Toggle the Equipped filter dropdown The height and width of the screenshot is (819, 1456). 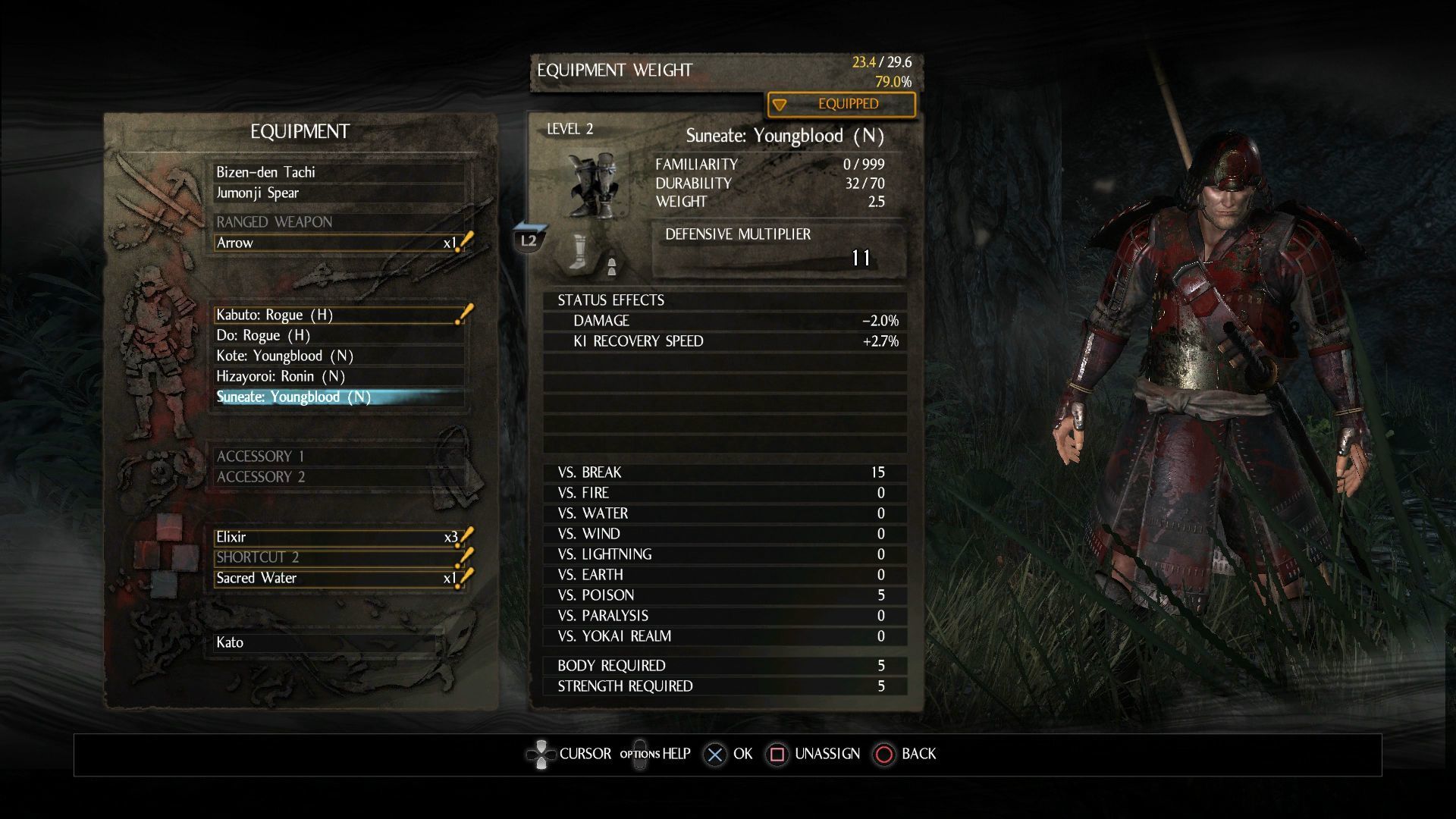[x=841, y=105]
